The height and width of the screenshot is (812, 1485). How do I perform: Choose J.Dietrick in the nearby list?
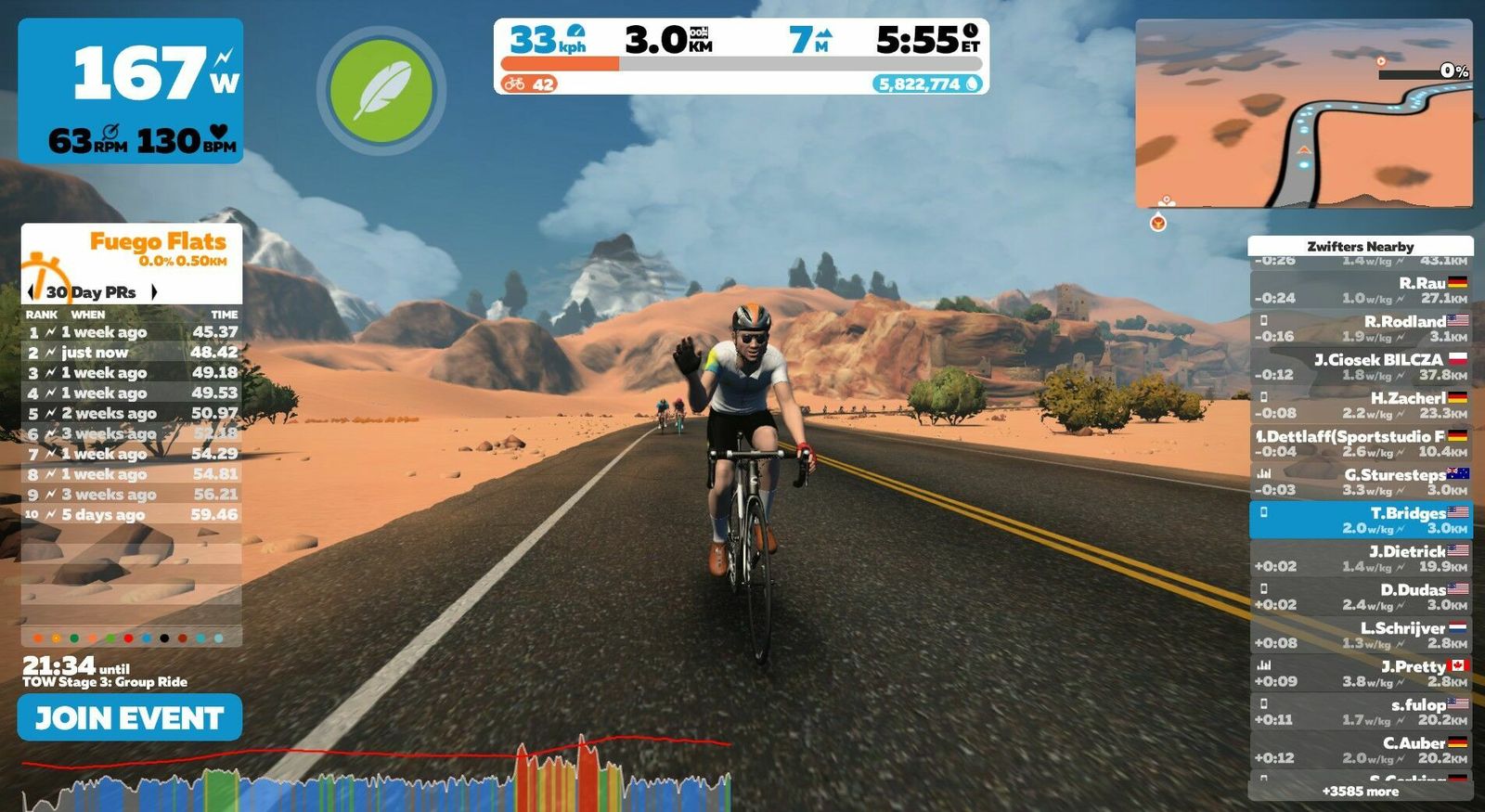point(1360,558)
